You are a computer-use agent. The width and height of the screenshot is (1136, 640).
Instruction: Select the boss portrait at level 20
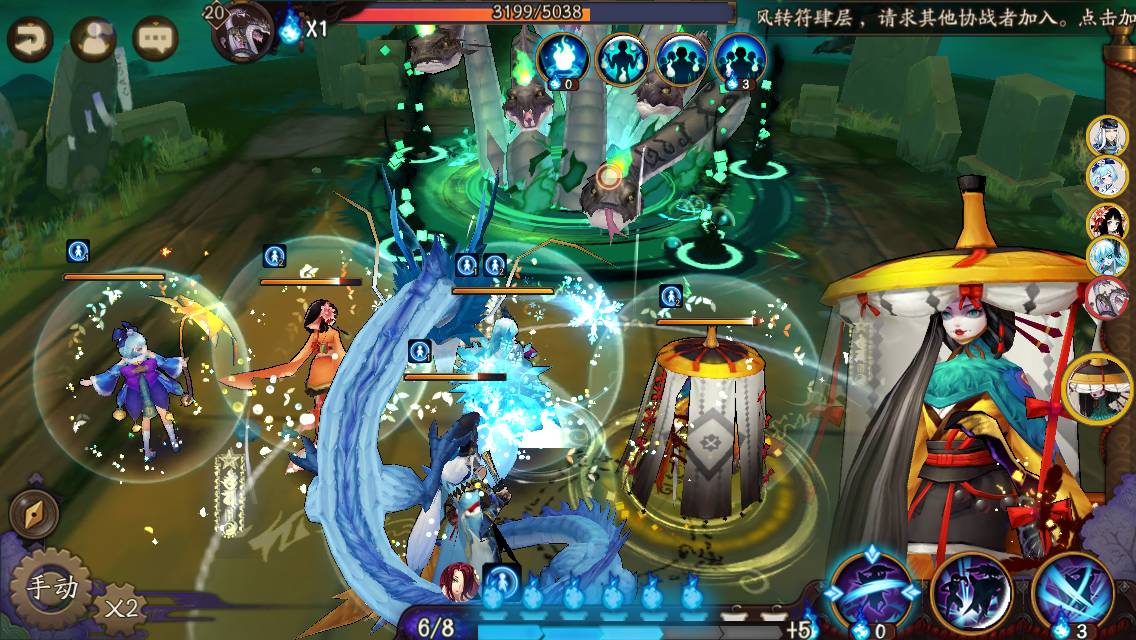point(243,30)
